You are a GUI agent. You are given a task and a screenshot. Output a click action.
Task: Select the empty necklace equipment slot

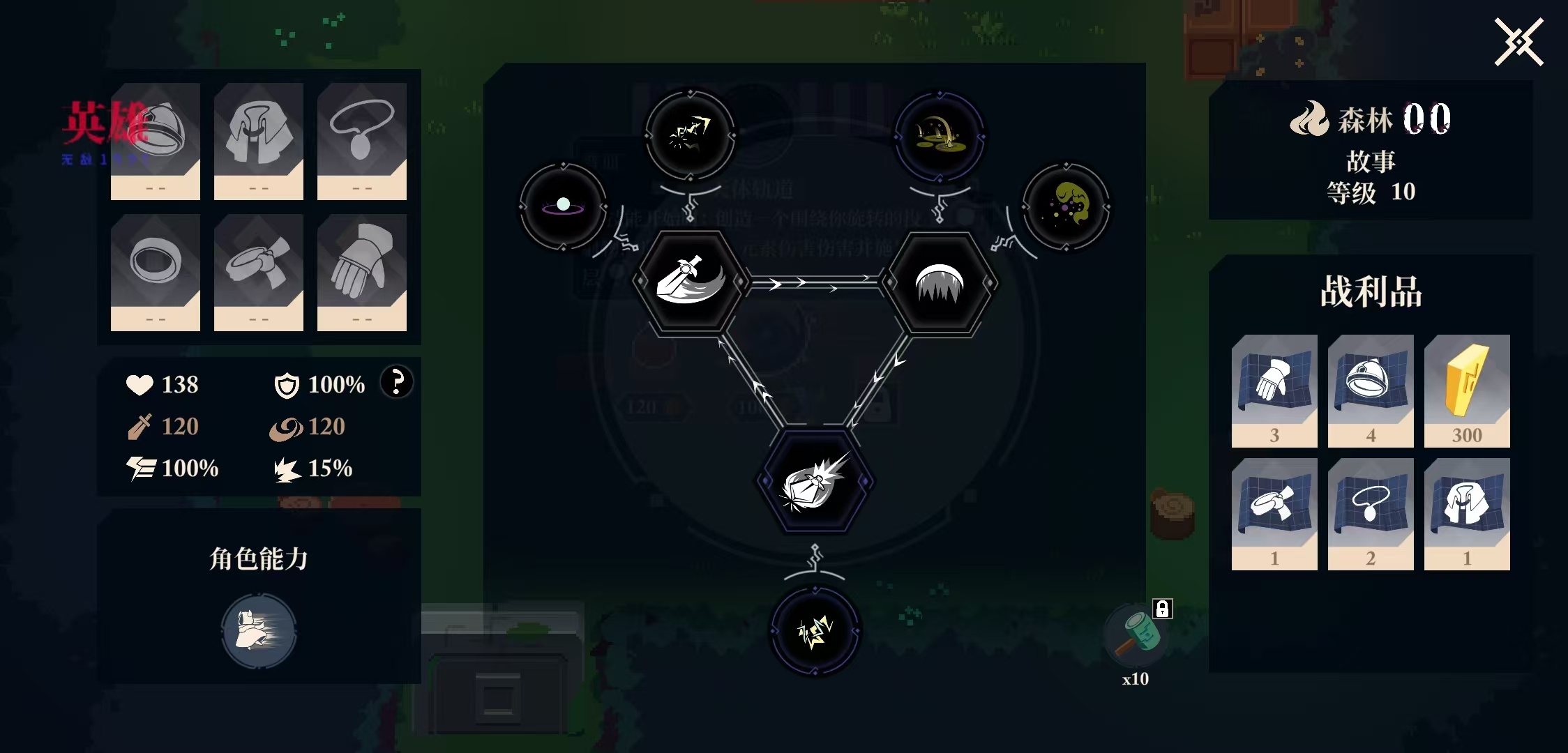[x=362, y=141]
